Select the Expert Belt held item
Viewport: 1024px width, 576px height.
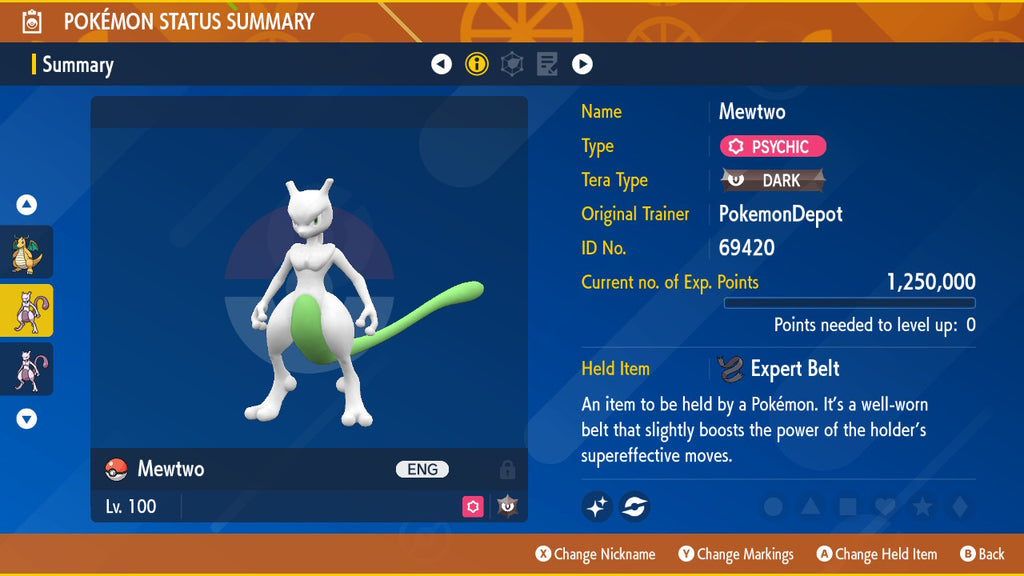(x=780, y=369)
